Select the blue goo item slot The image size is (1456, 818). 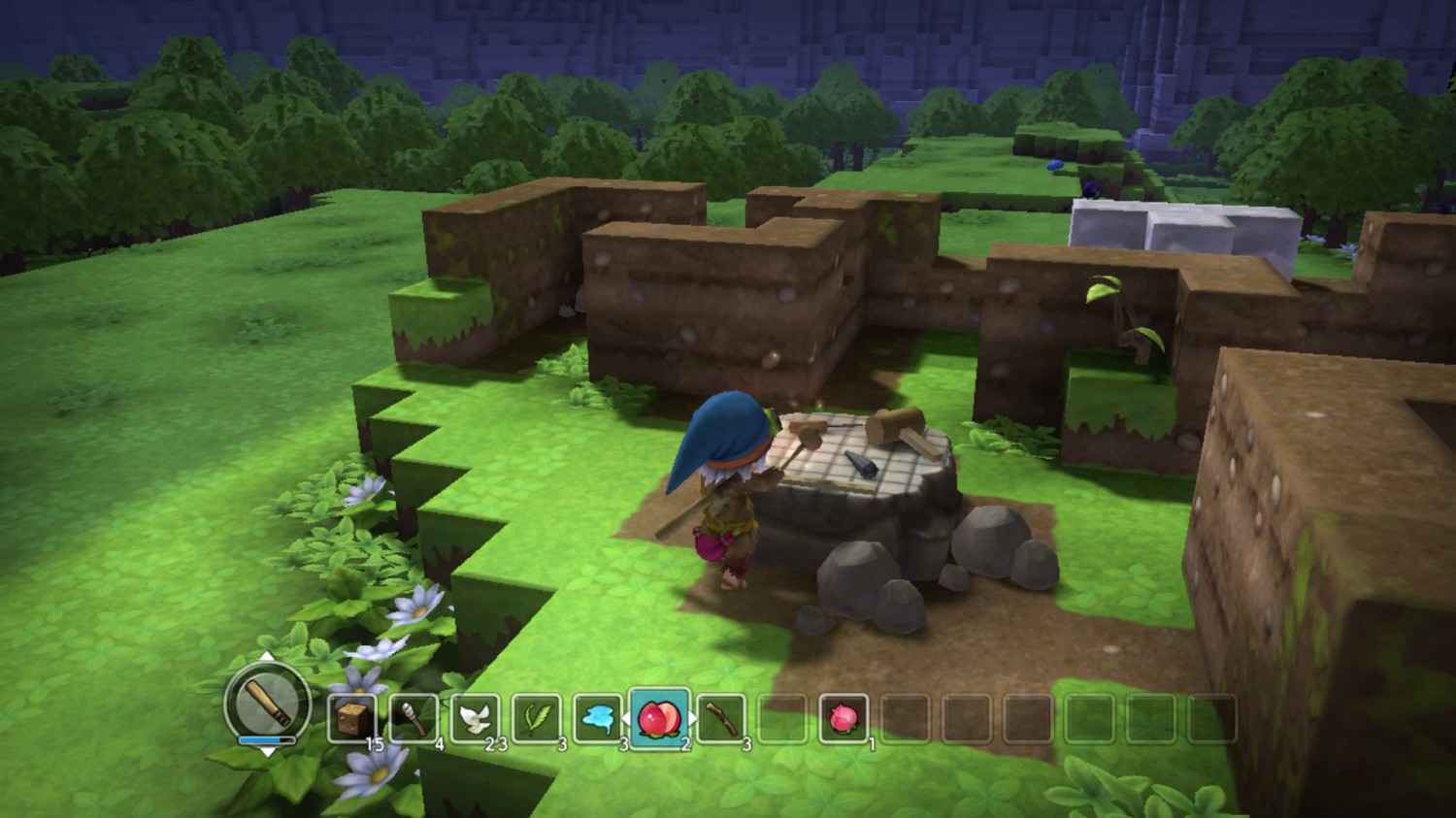598,719
